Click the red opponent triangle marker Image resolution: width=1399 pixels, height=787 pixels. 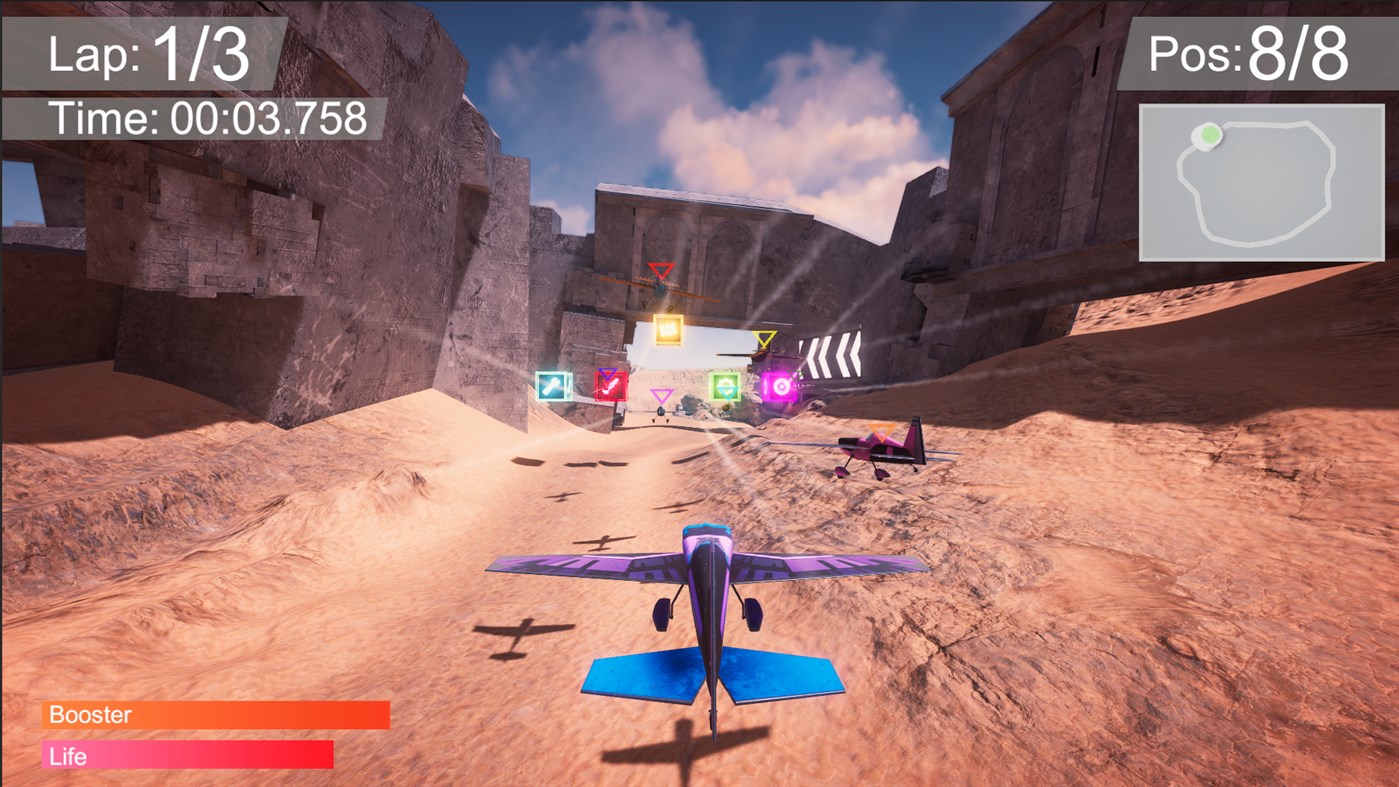point(661,267)
